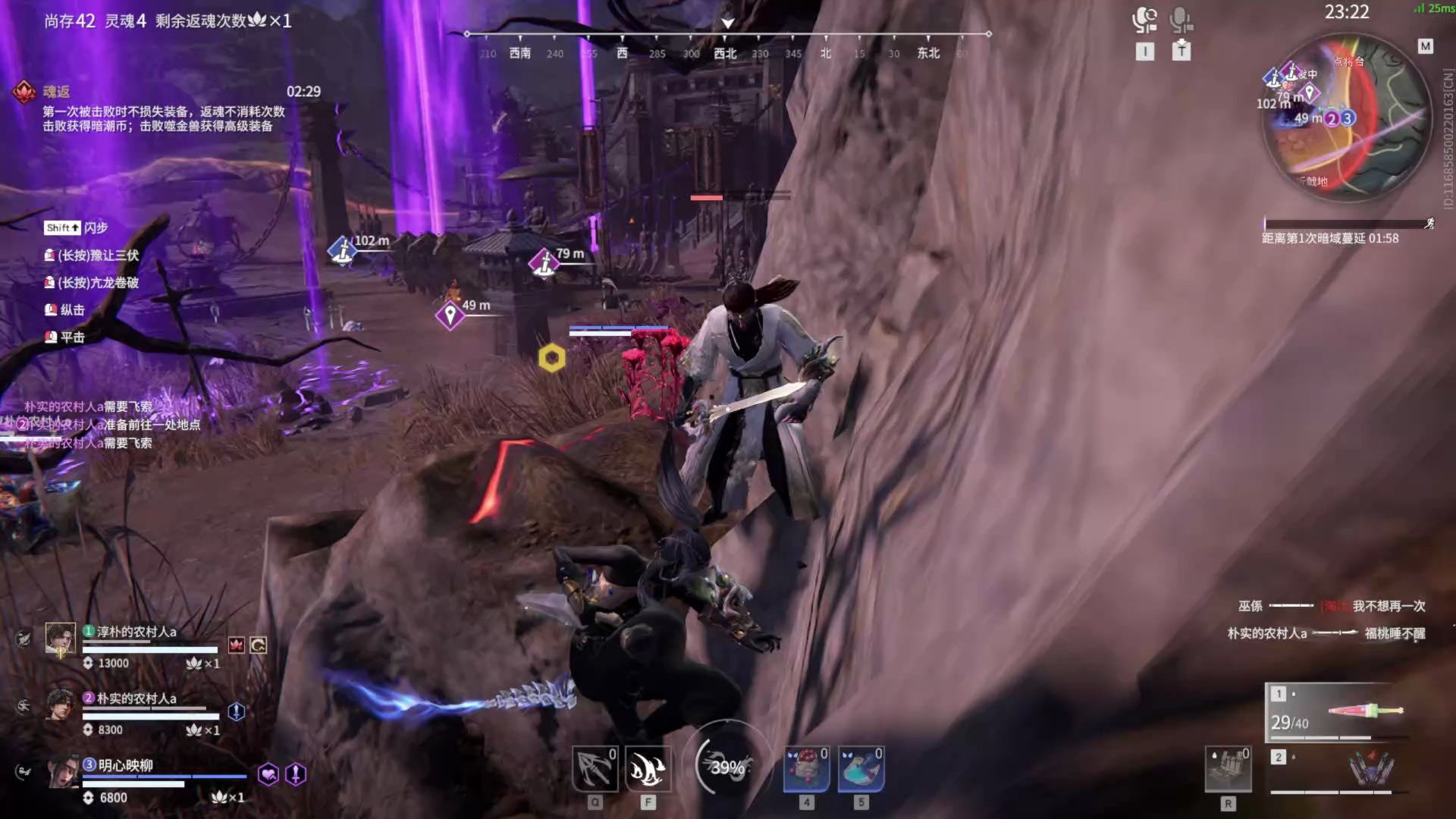Activate the F skill icon

(x=648, y=769)
